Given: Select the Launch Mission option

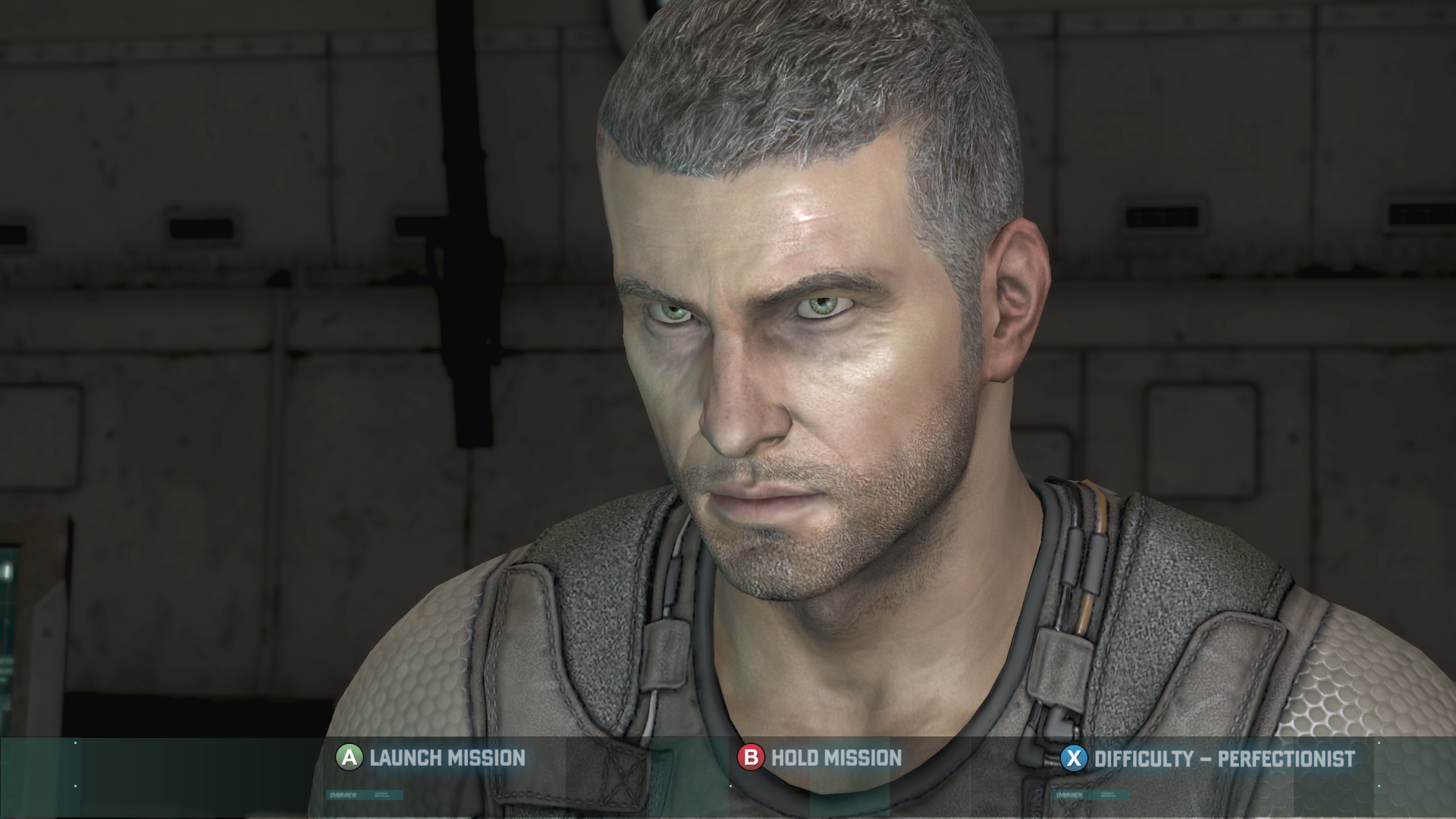Looking at the screenshot, I should pos(431,758).
